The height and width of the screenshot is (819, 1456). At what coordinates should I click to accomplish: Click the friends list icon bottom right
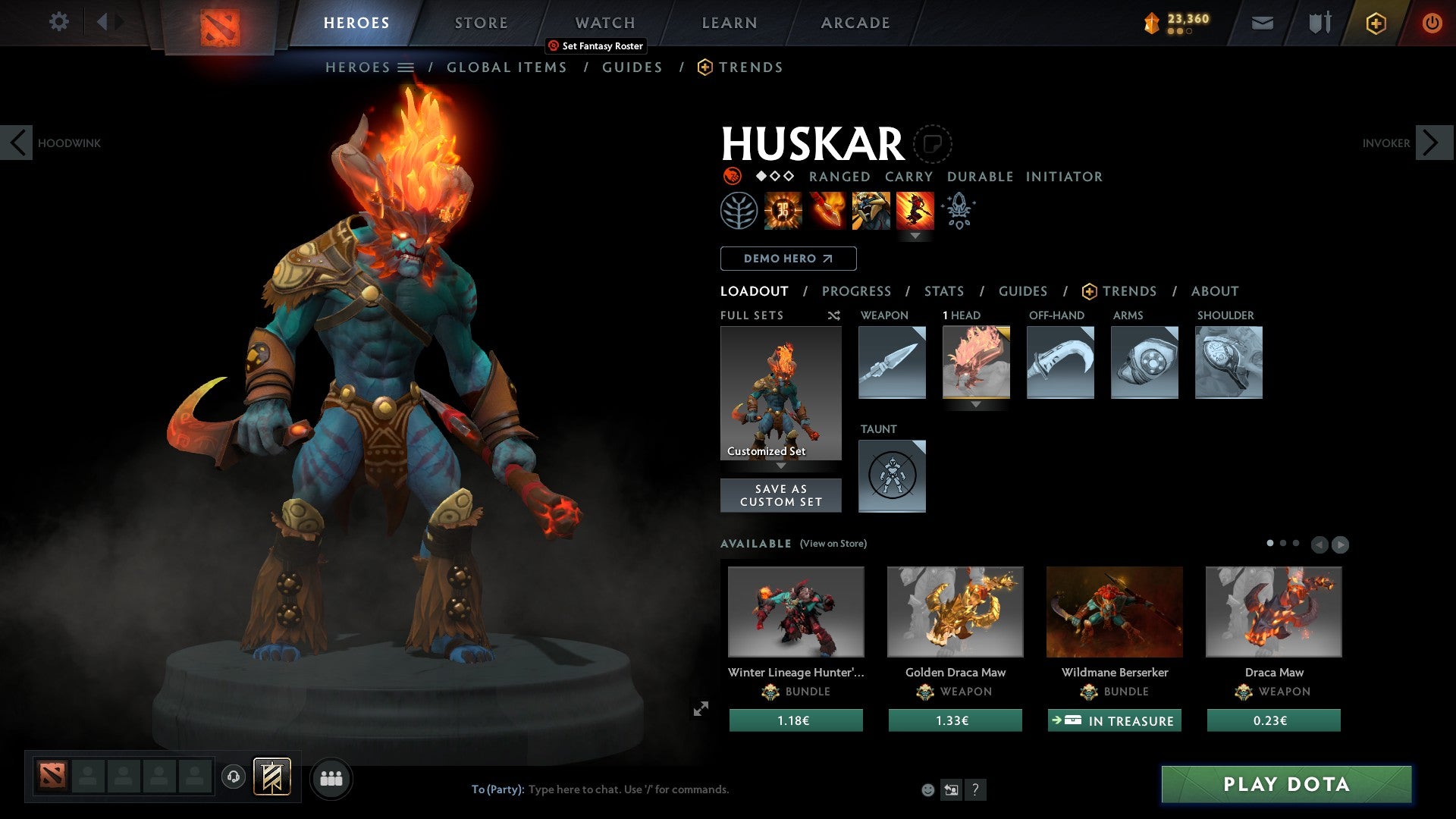[331, 777]
